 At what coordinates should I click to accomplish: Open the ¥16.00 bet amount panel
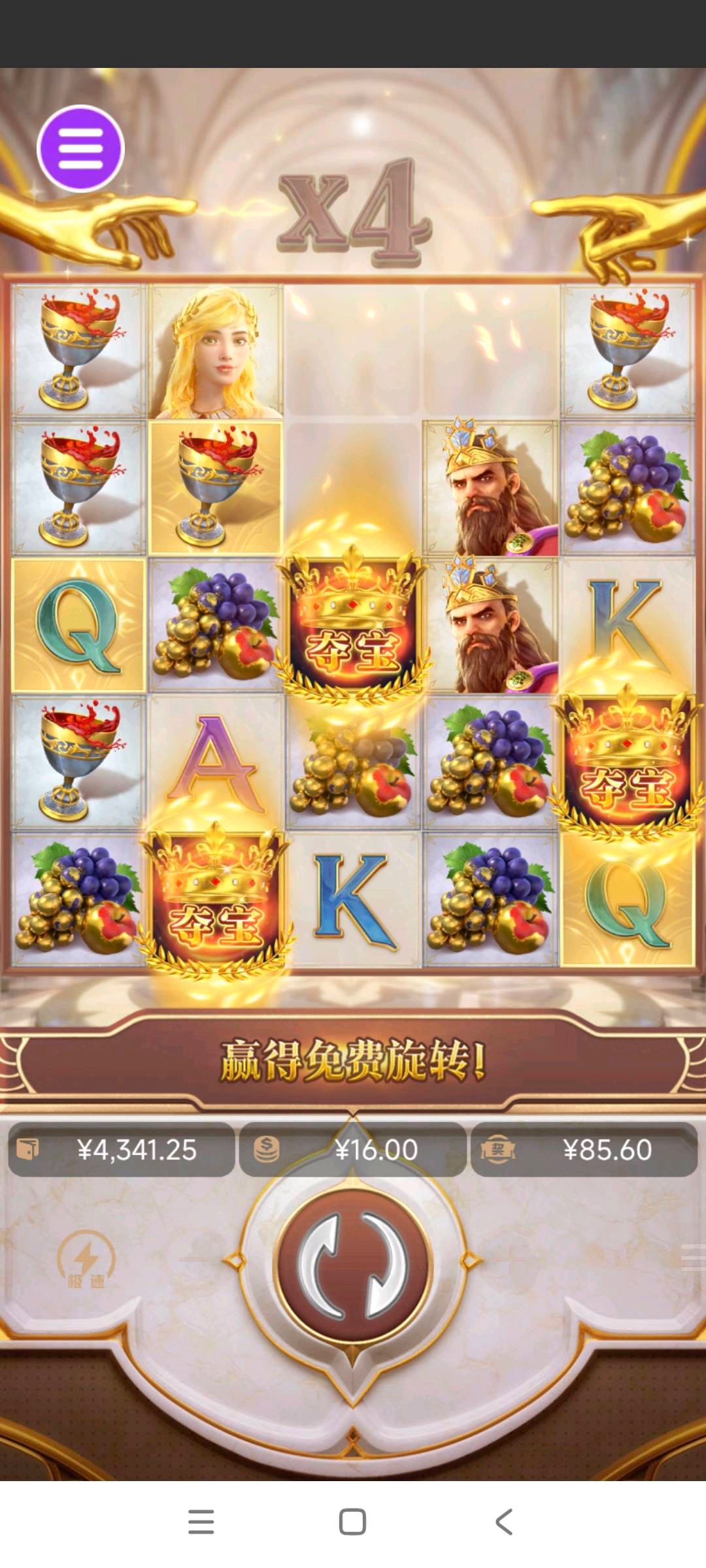353,1150
